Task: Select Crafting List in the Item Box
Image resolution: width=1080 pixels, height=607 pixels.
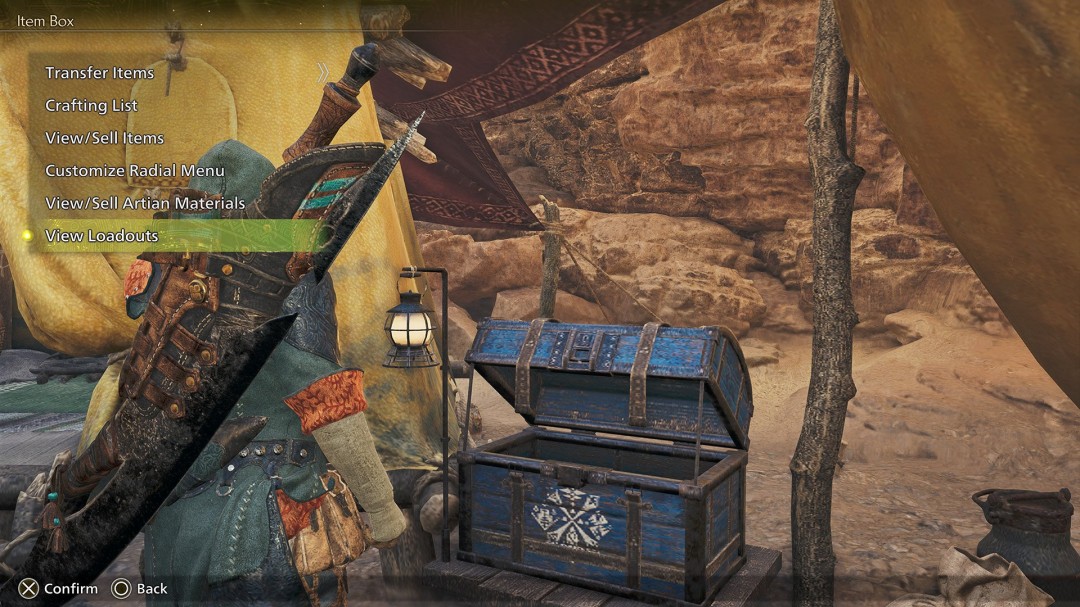Action: [92, 106]
